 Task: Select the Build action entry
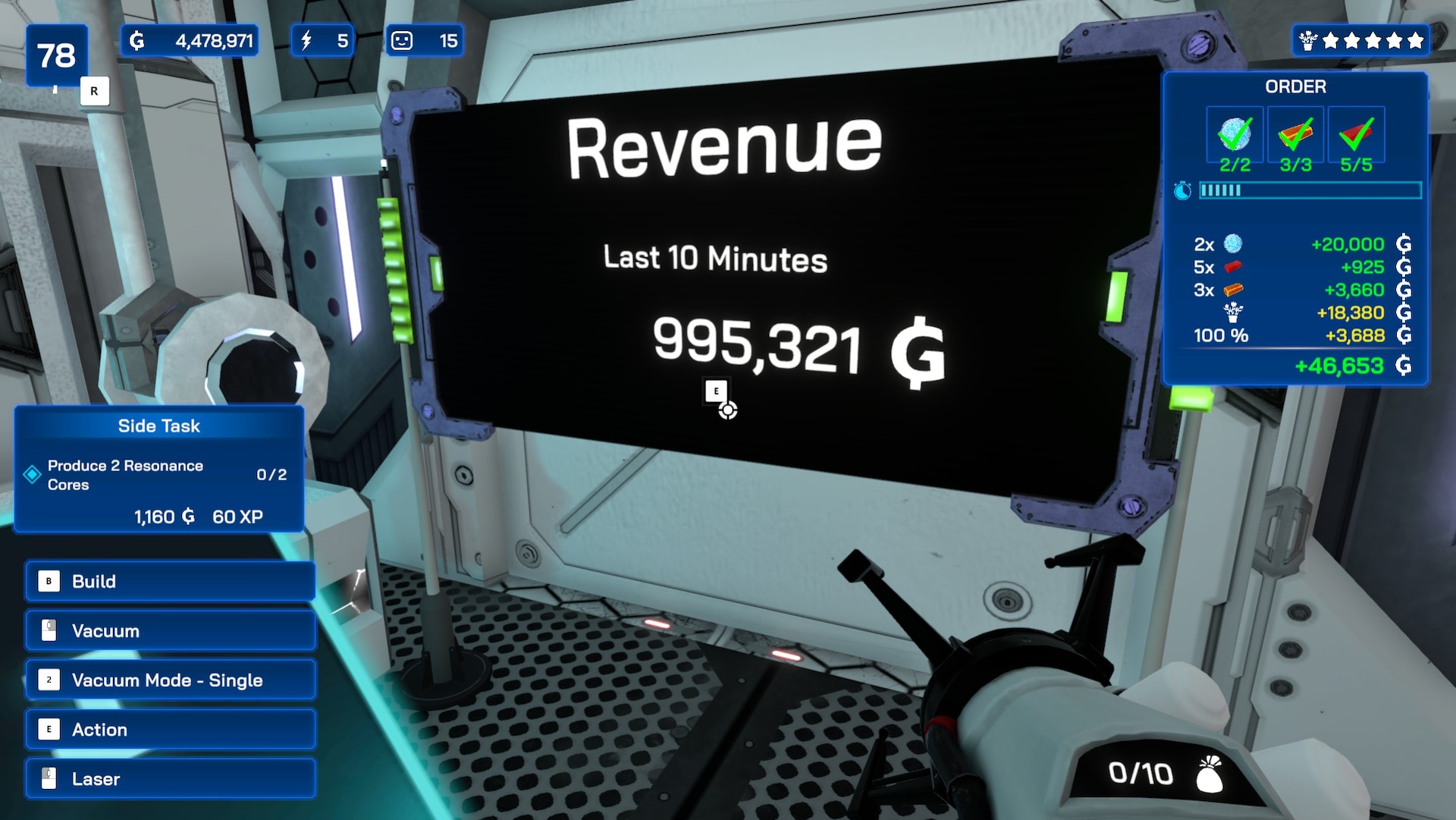[170, 582]
